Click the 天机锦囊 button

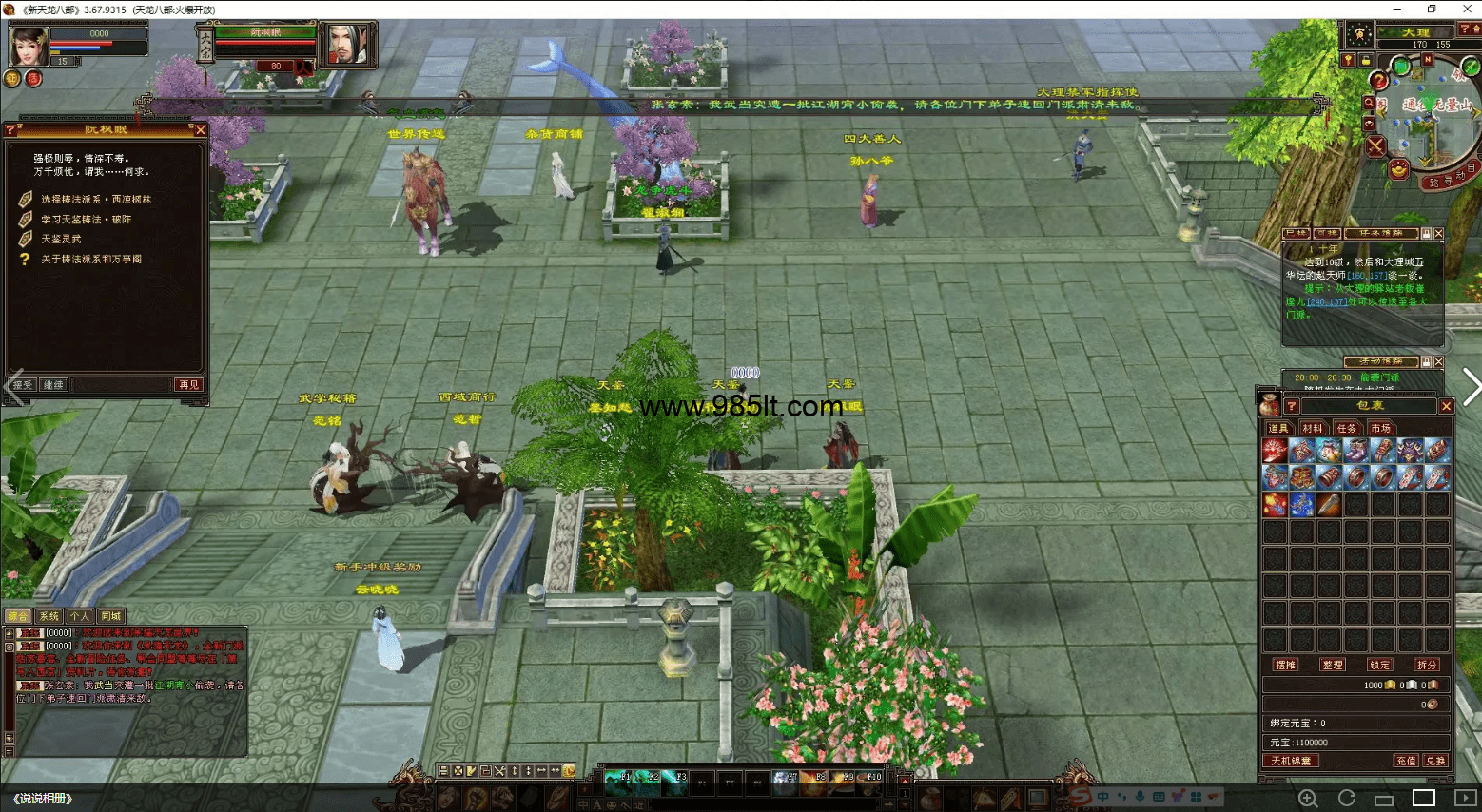tap(1291, 761)
